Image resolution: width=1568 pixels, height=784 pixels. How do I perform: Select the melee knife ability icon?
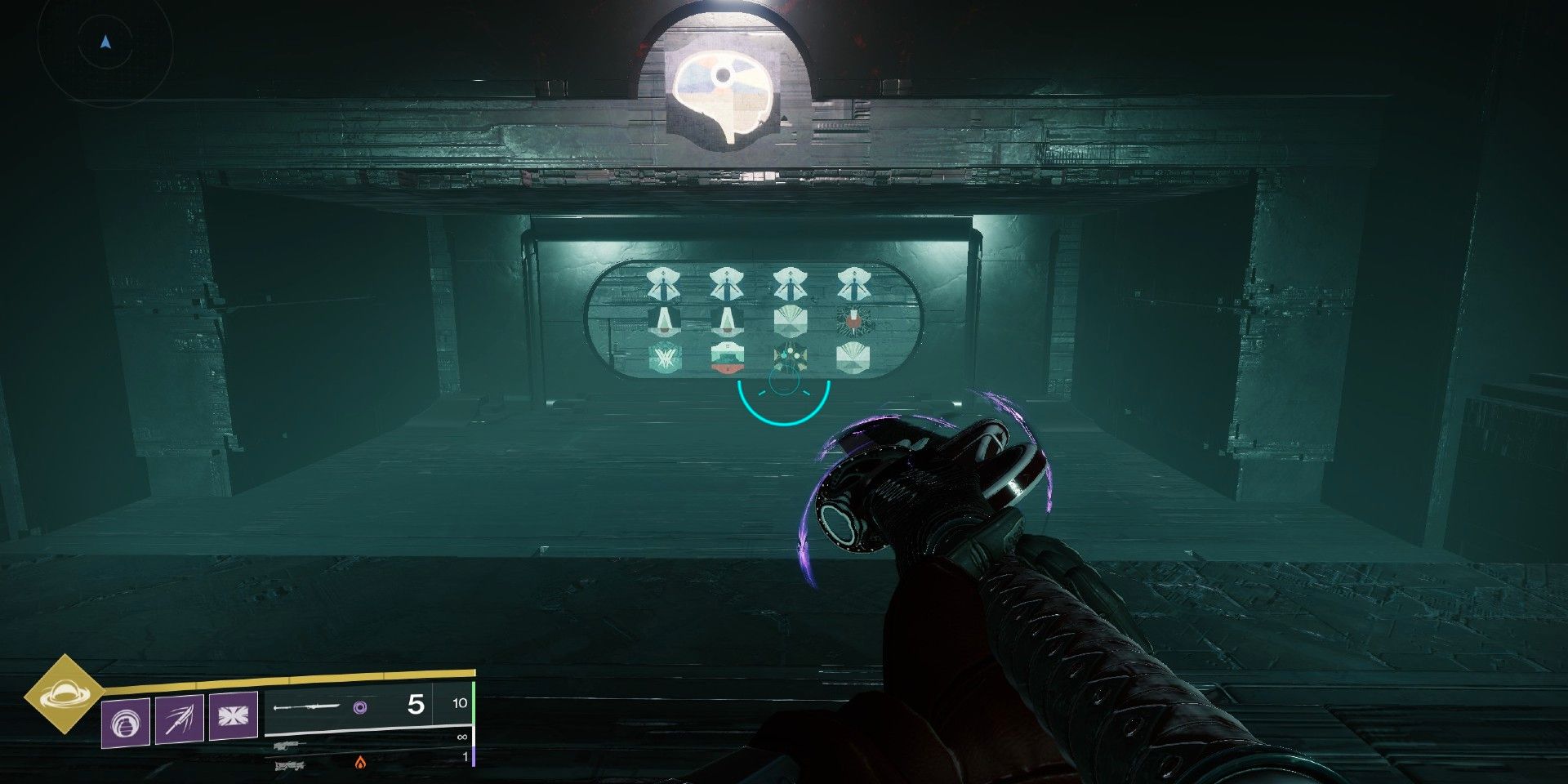(179, 719)
